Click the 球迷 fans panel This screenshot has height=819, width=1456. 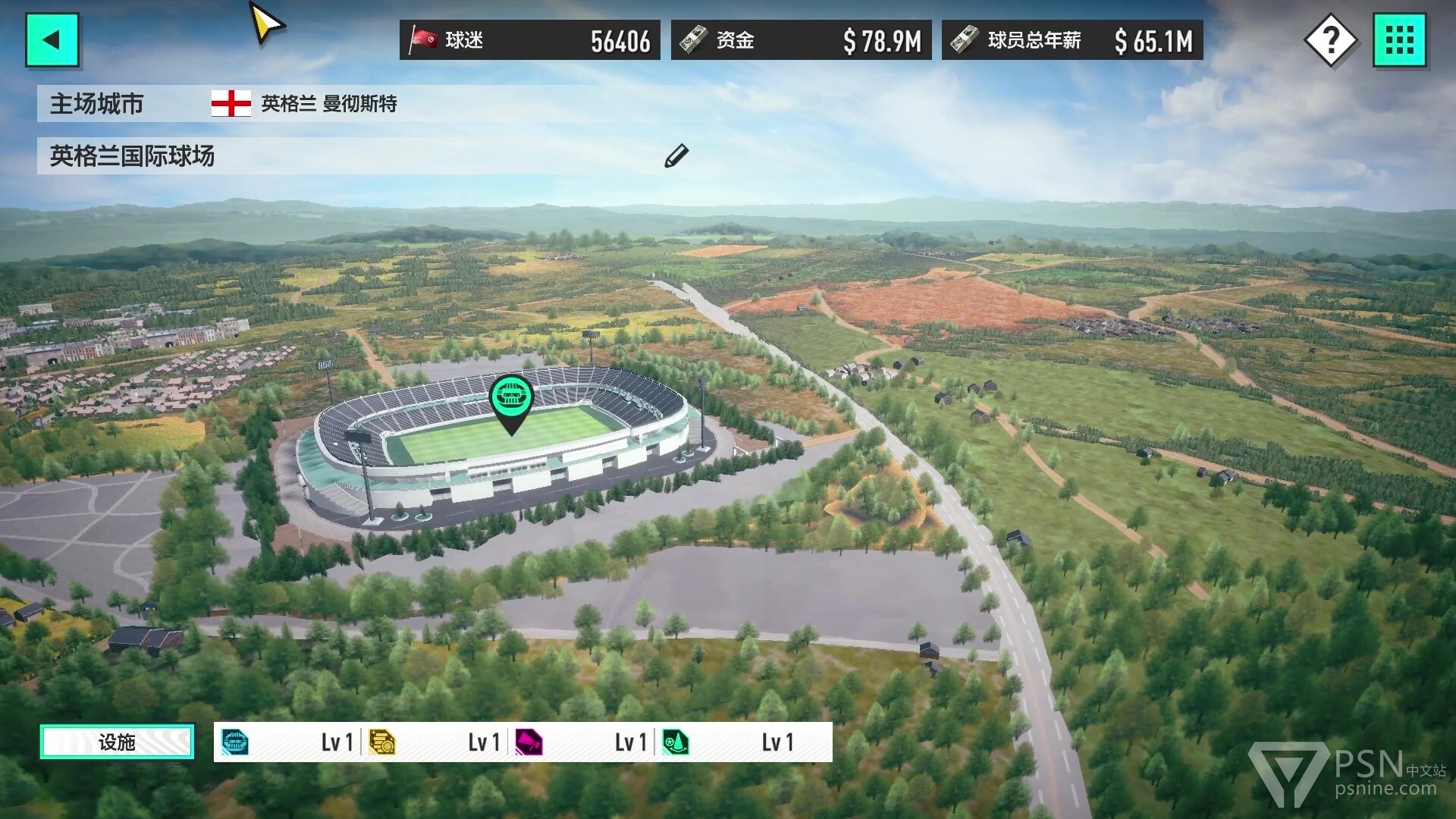coord(529,40)
